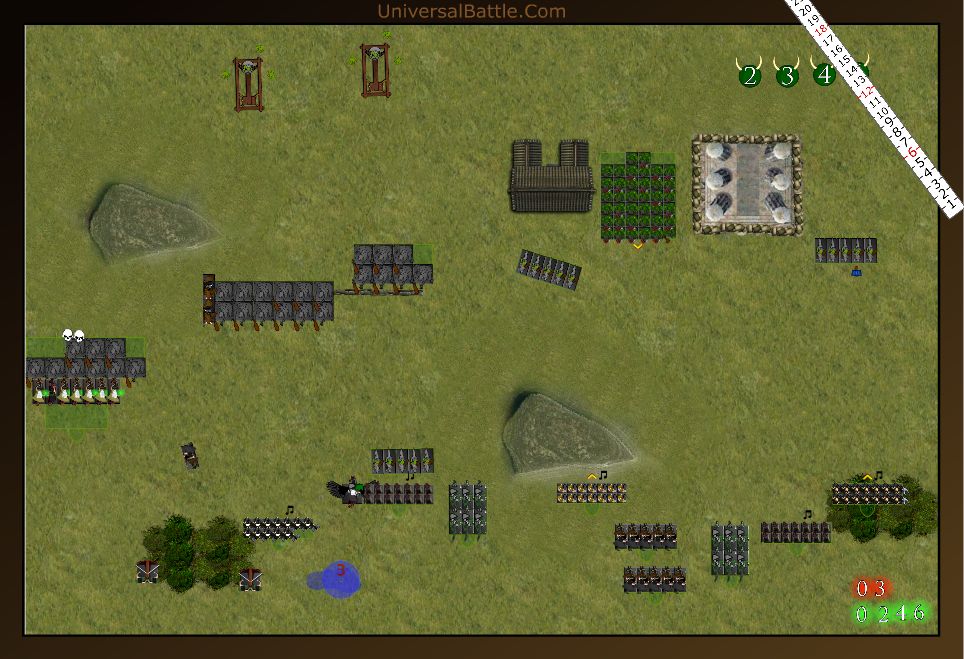The image size is (964, 659).
Task: Select the green horned token numbered 4
Action: (x=824, y=74)
